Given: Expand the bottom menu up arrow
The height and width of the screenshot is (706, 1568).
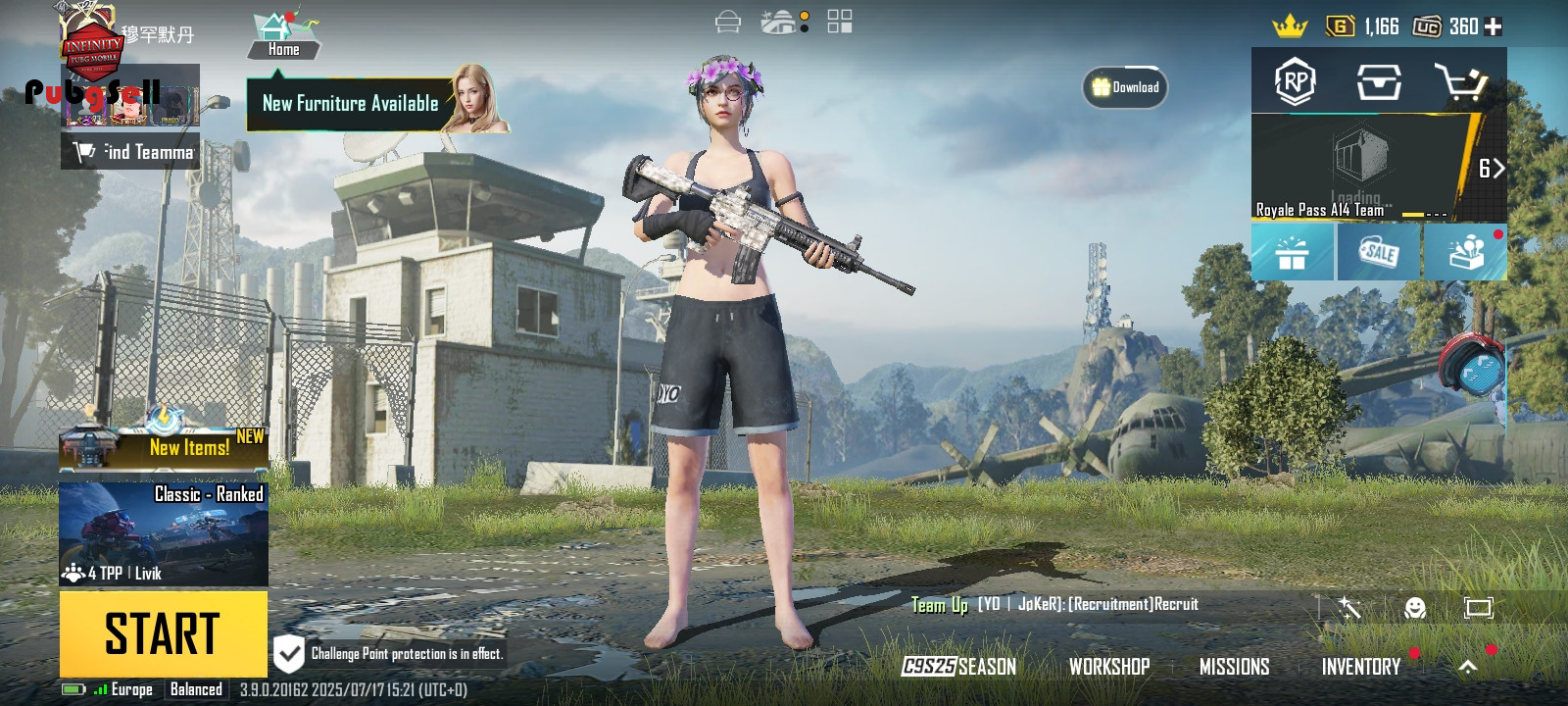Looking at the screenshot, I should coord(1468,667).
